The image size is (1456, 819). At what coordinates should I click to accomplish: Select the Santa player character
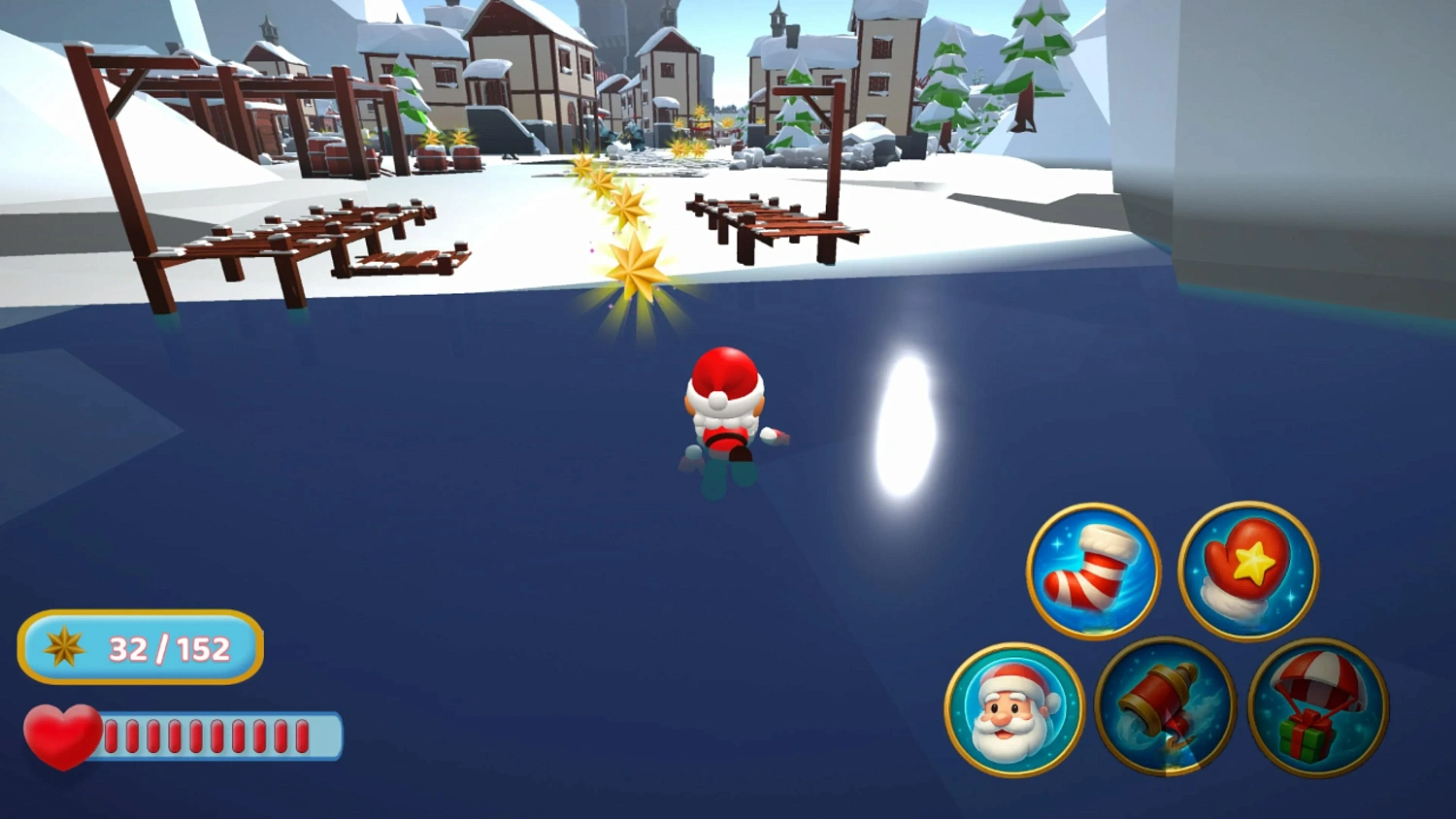(726, 408)
